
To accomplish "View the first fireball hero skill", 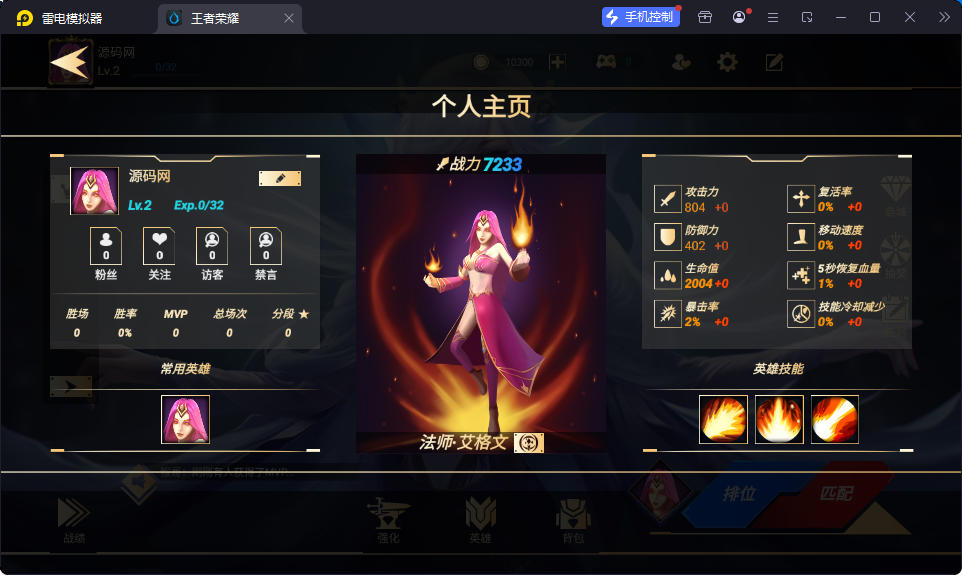I will coord(723,419).
